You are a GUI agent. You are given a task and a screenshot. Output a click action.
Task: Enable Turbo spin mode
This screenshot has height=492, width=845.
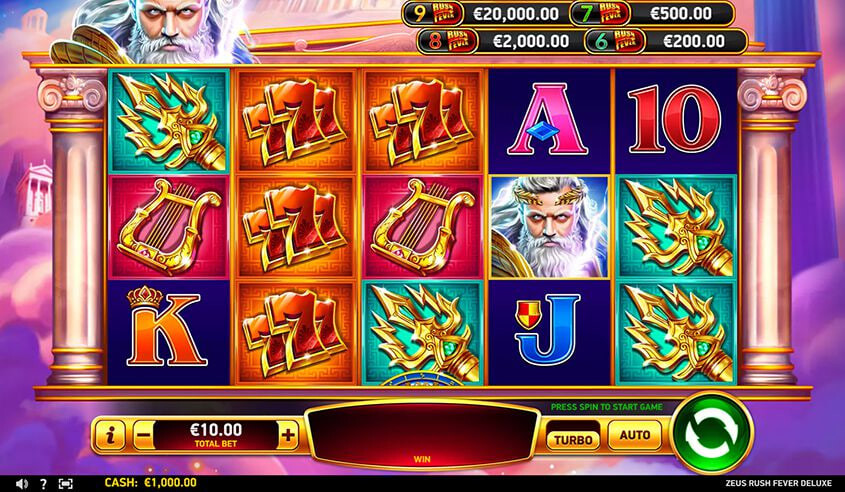click(571, 438)
